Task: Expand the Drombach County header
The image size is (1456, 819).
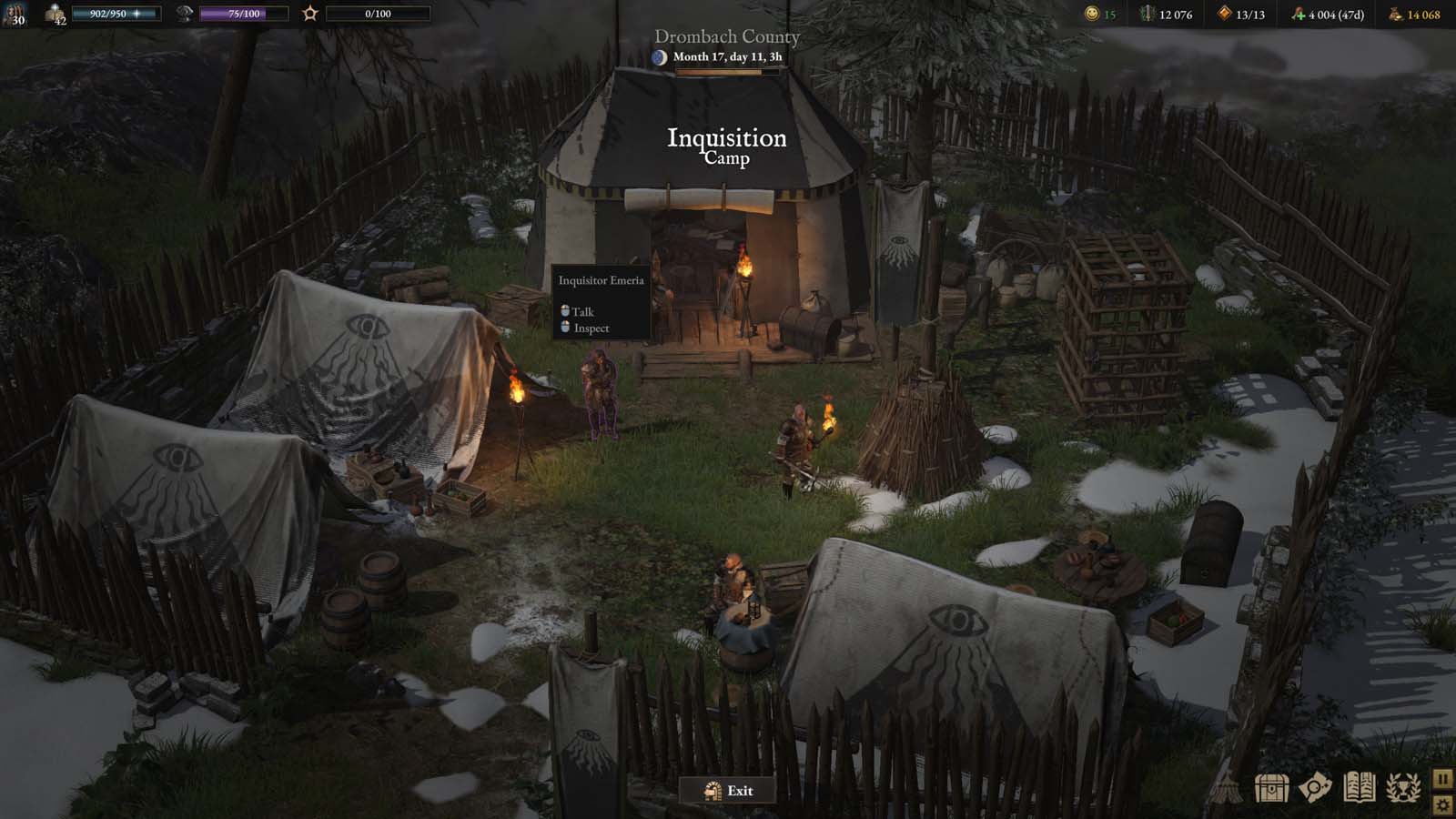Action: (x=728, y=38)
